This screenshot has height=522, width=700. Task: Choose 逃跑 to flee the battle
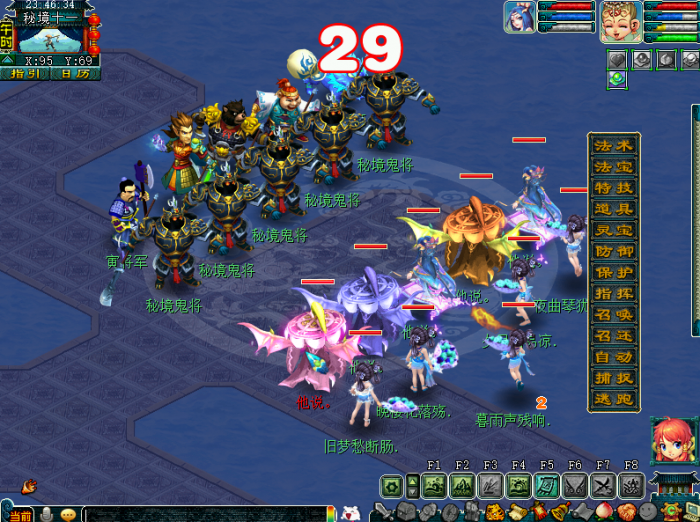point(614,398)
